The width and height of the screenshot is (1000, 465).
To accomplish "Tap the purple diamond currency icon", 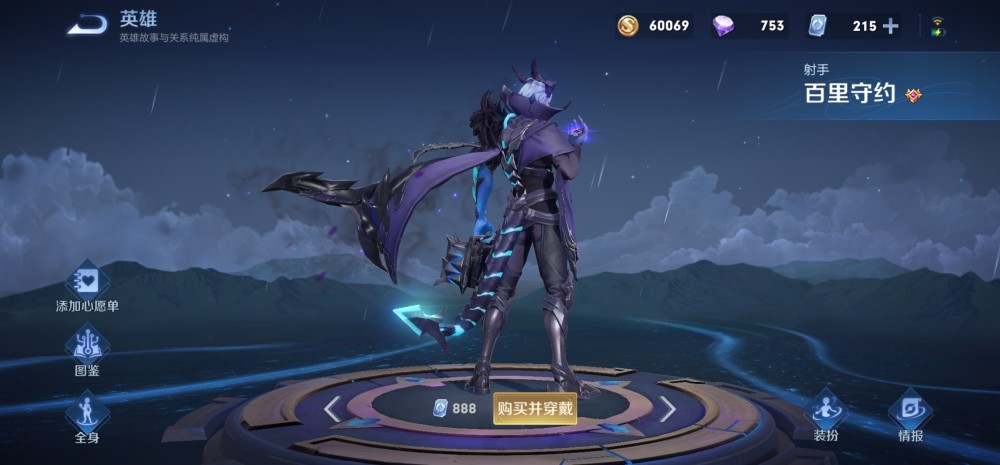I will coord(724,26).
